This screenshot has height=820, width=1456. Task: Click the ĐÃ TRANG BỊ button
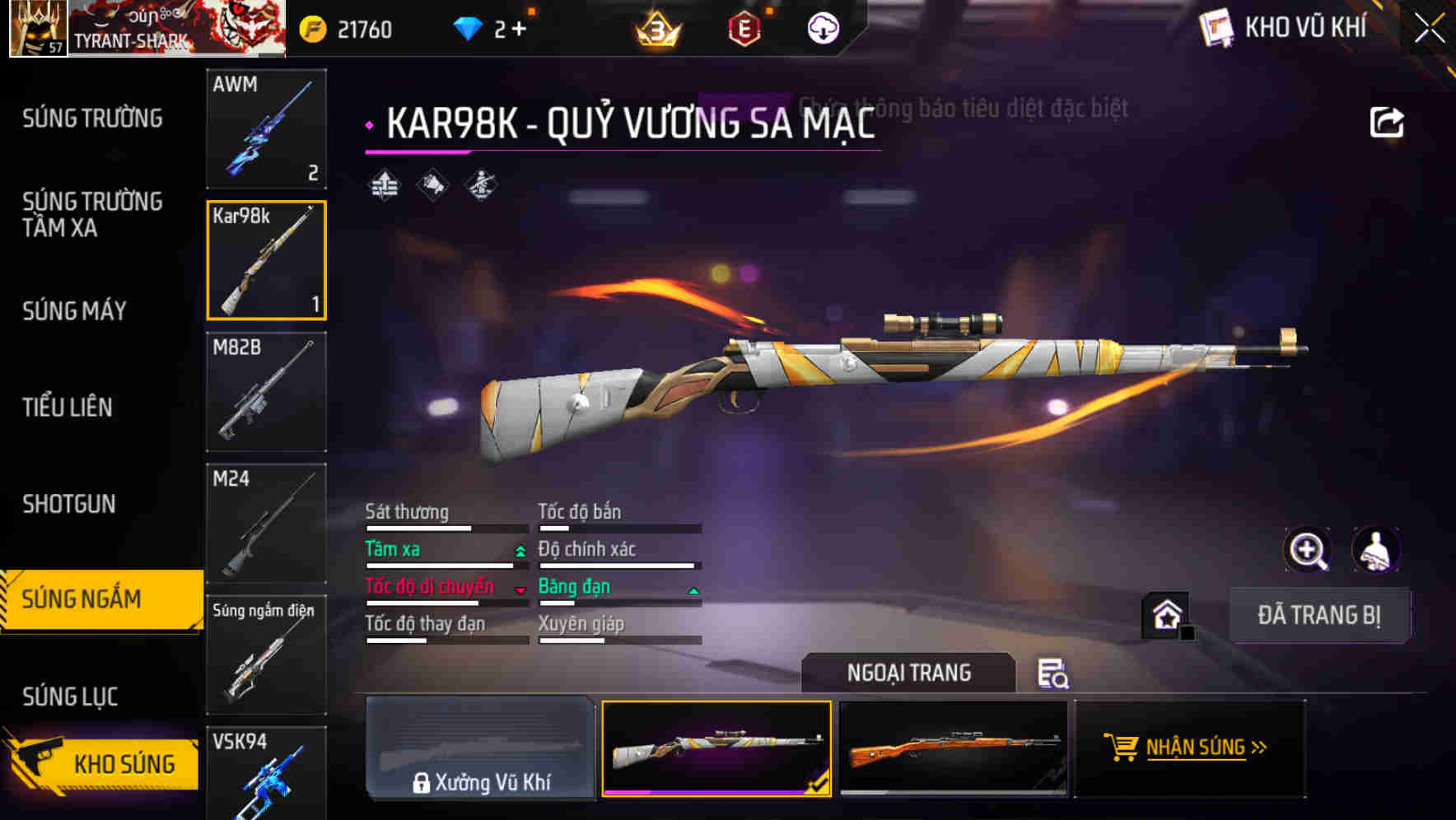[x=1320, y=614]
